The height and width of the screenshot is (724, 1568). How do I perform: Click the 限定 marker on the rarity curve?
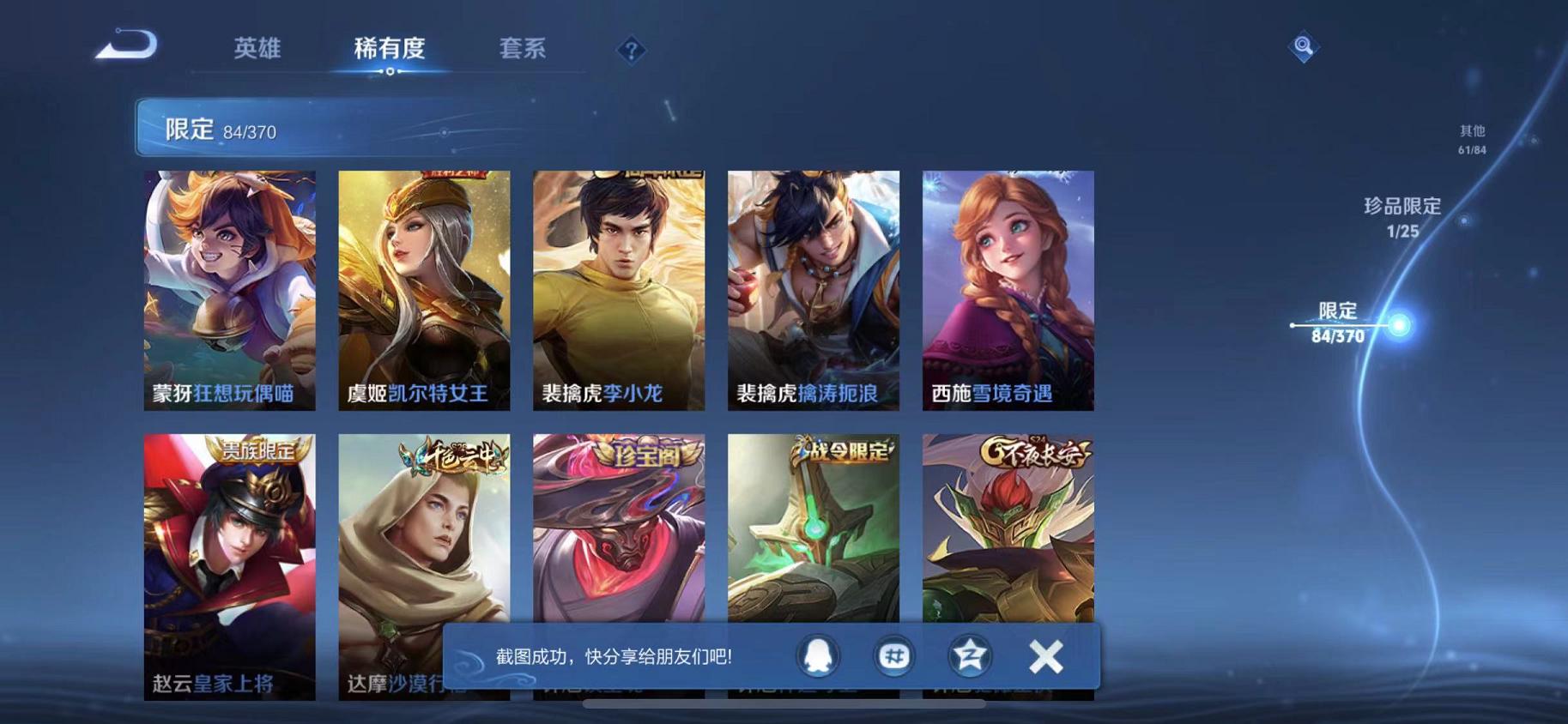point(1339,324)
